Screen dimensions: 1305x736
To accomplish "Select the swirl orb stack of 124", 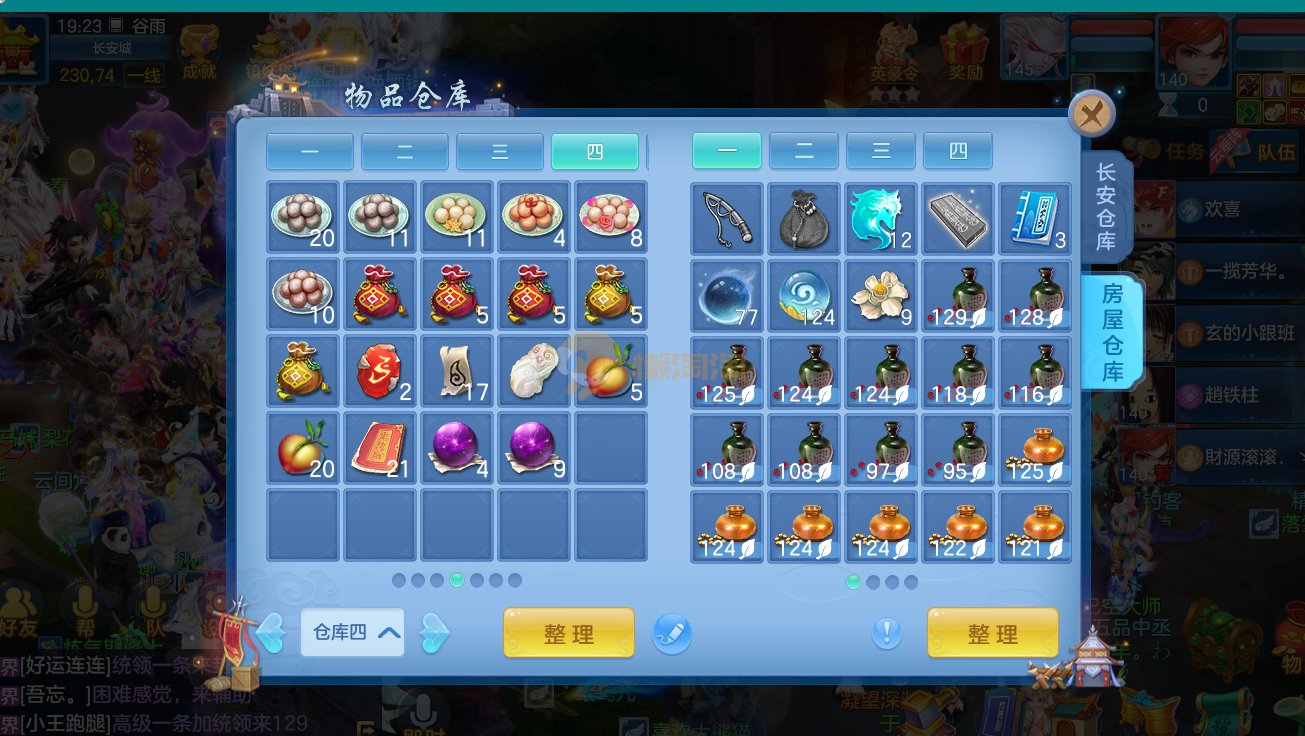I will pos(804,295).
